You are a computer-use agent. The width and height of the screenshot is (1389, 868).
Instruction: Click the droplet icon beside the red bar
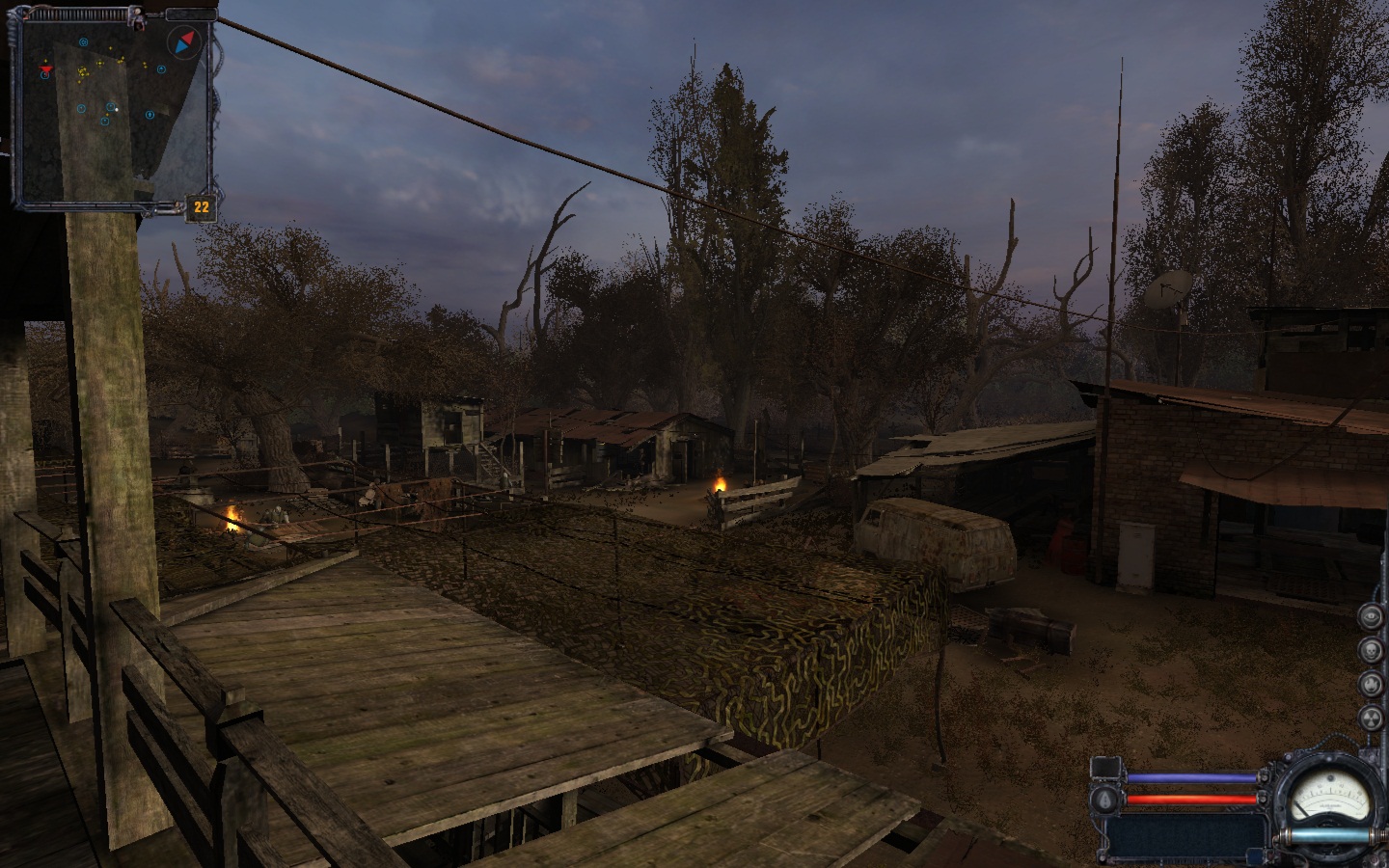[x=1103, y=799]
